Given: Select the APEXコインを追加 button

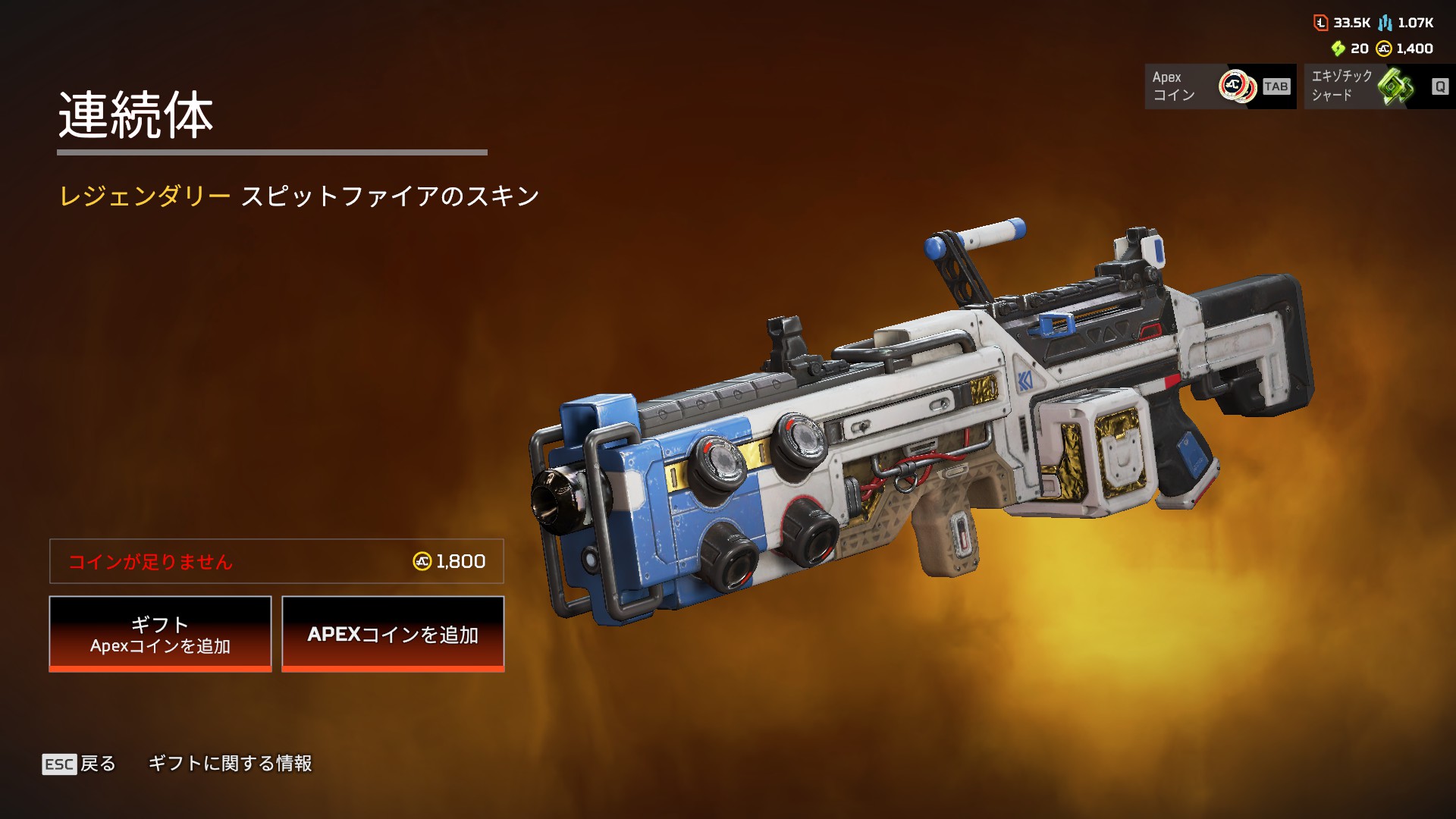Looking at the screenshot, I should [x=393, y=633].
